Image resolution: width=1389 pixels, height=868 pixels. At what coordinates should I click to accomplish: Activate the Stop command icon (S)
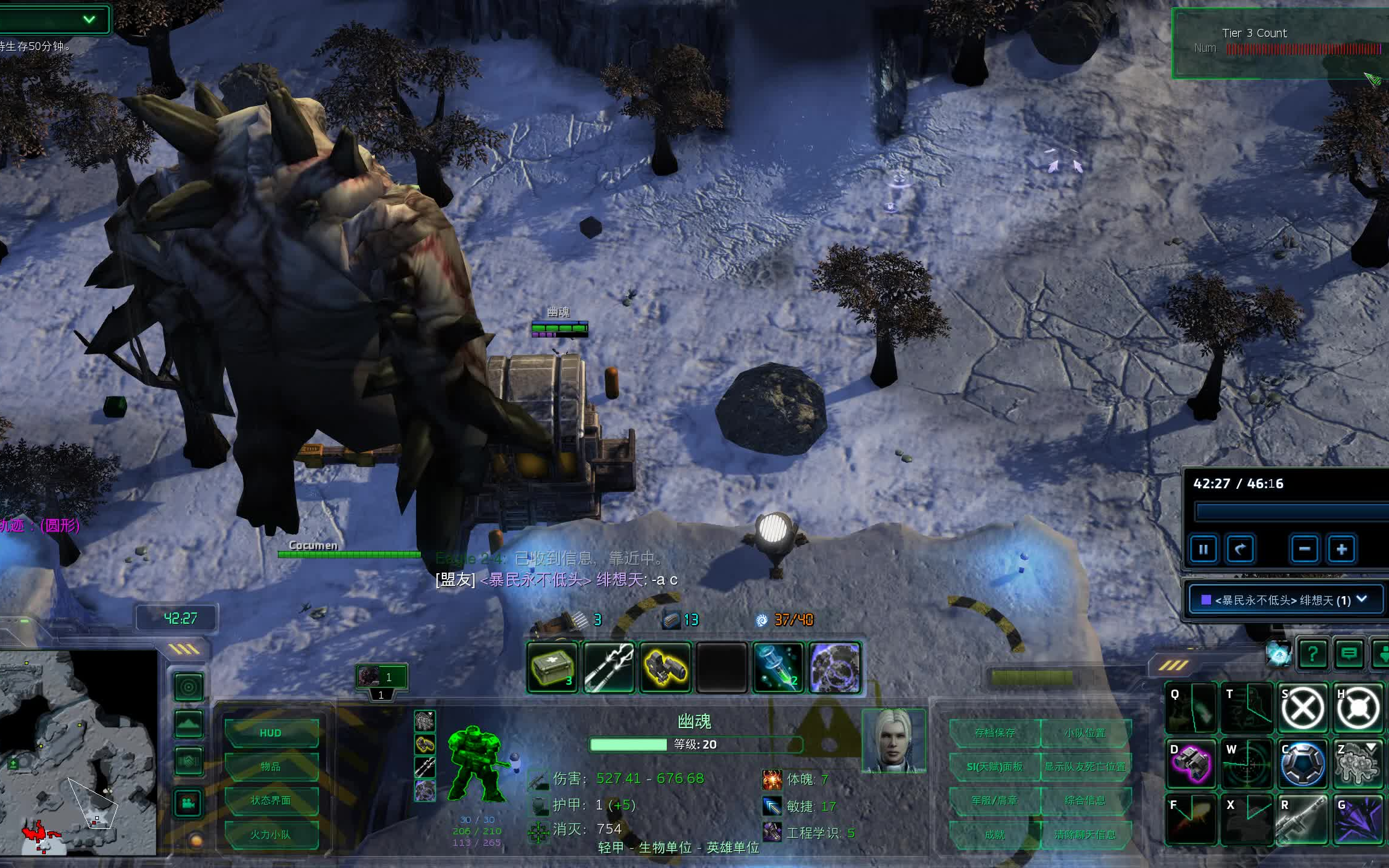[1302, 708]
